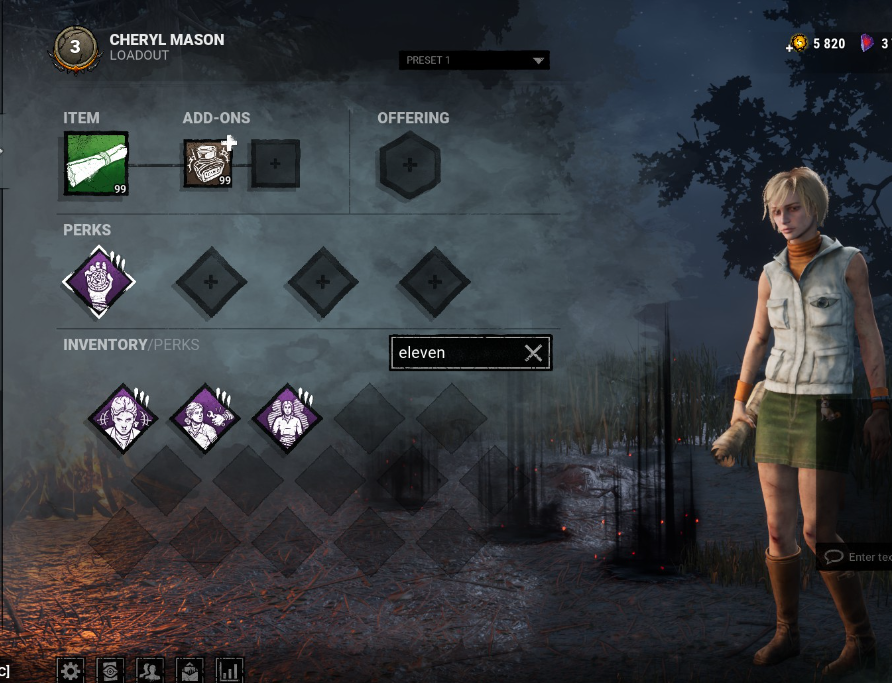The width and height of the screenshot is (892, 683).
Task: Switch to the Perks inventory tab
Action: click(176, 345)
